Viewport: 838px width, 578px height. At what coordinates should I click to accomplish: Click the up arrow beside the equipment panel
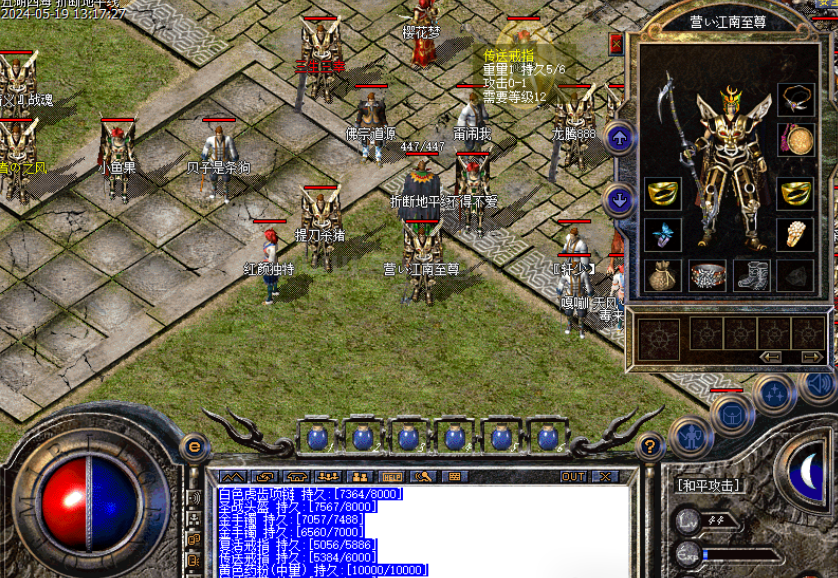620,138
